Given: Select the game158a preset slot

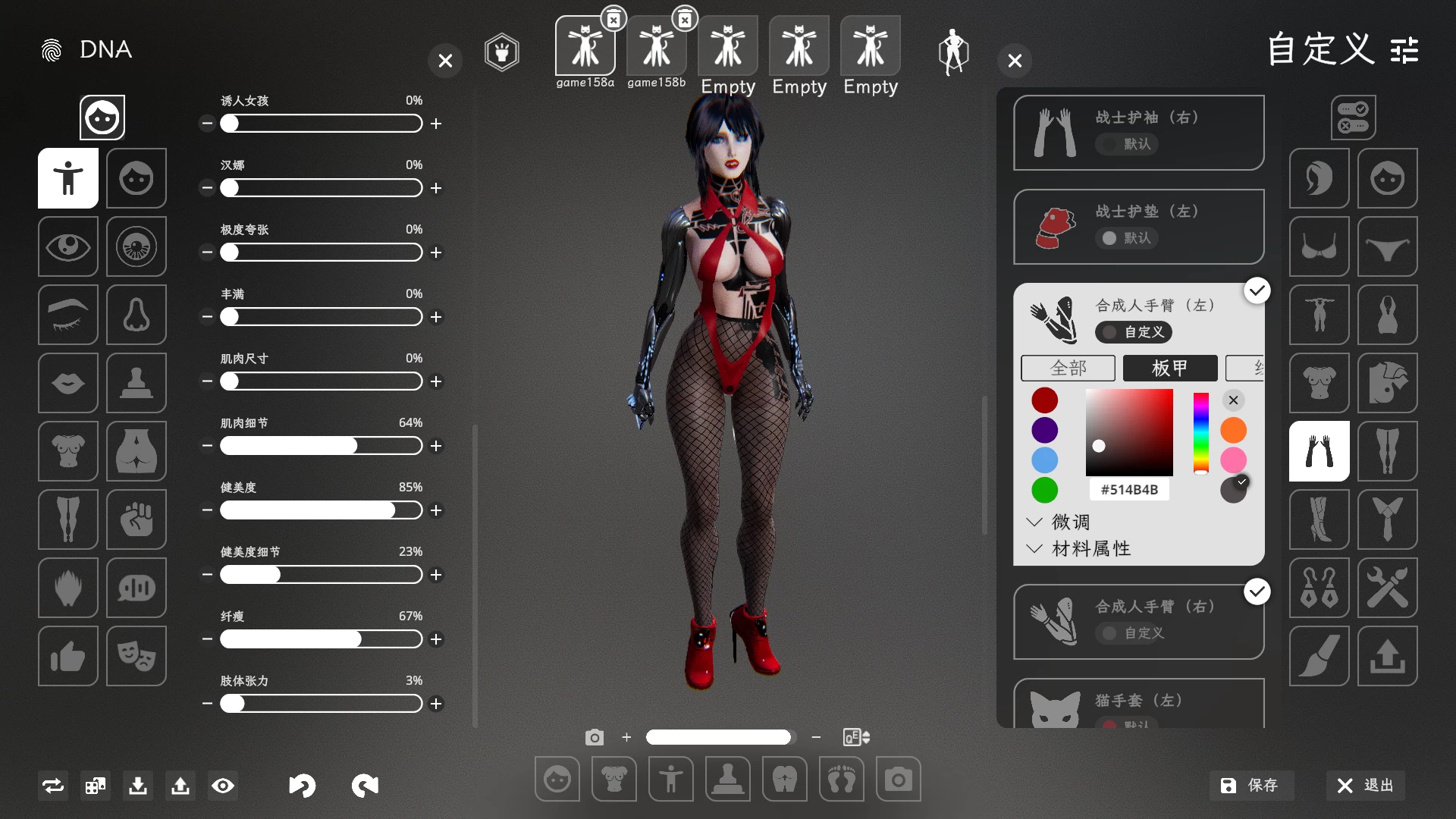Looking at the screenshot, I should pyautogui.click(x=585, y=46).
